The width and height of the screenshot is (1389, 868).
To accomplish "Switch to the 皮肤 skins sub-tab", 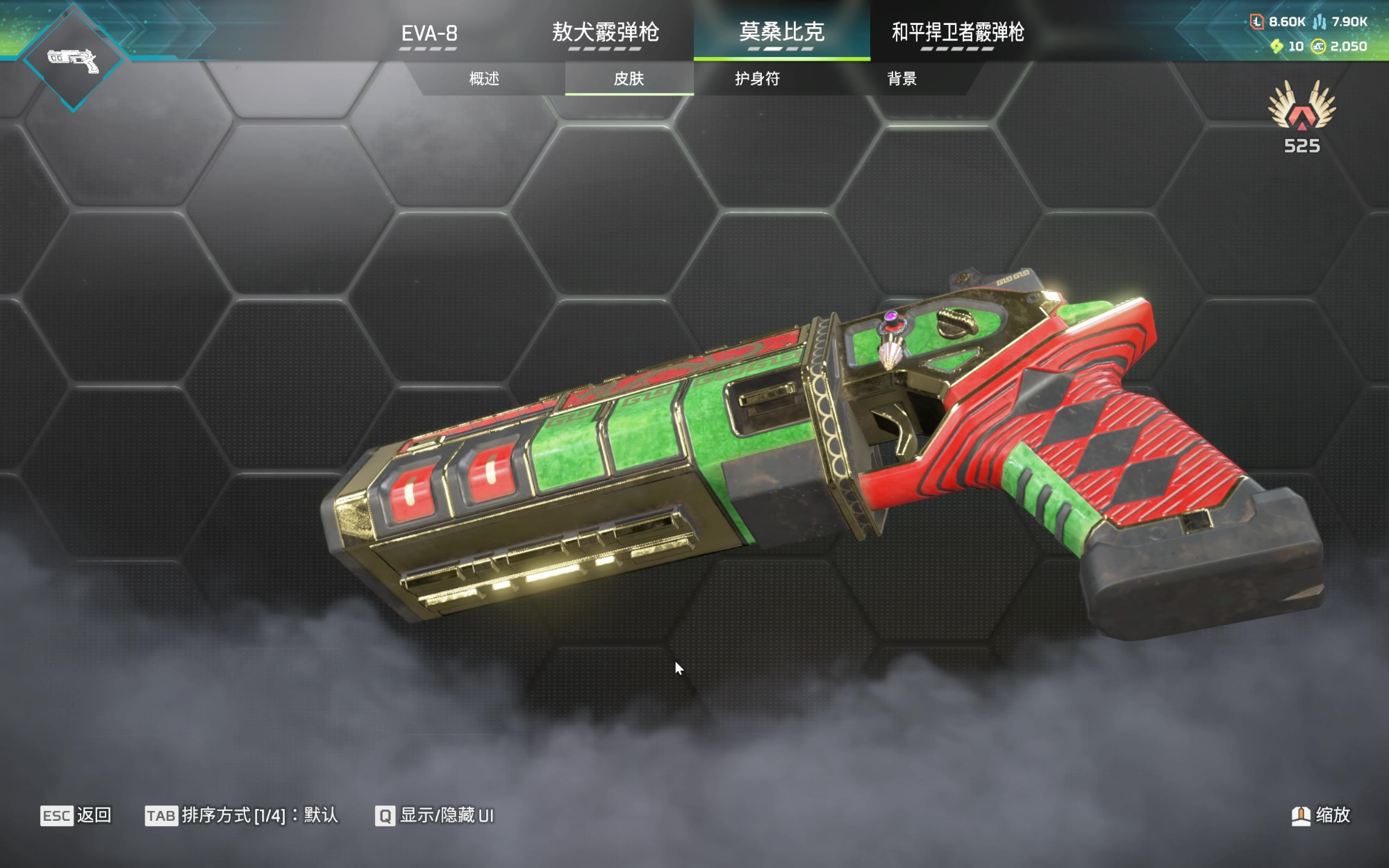I will point(629,78).
